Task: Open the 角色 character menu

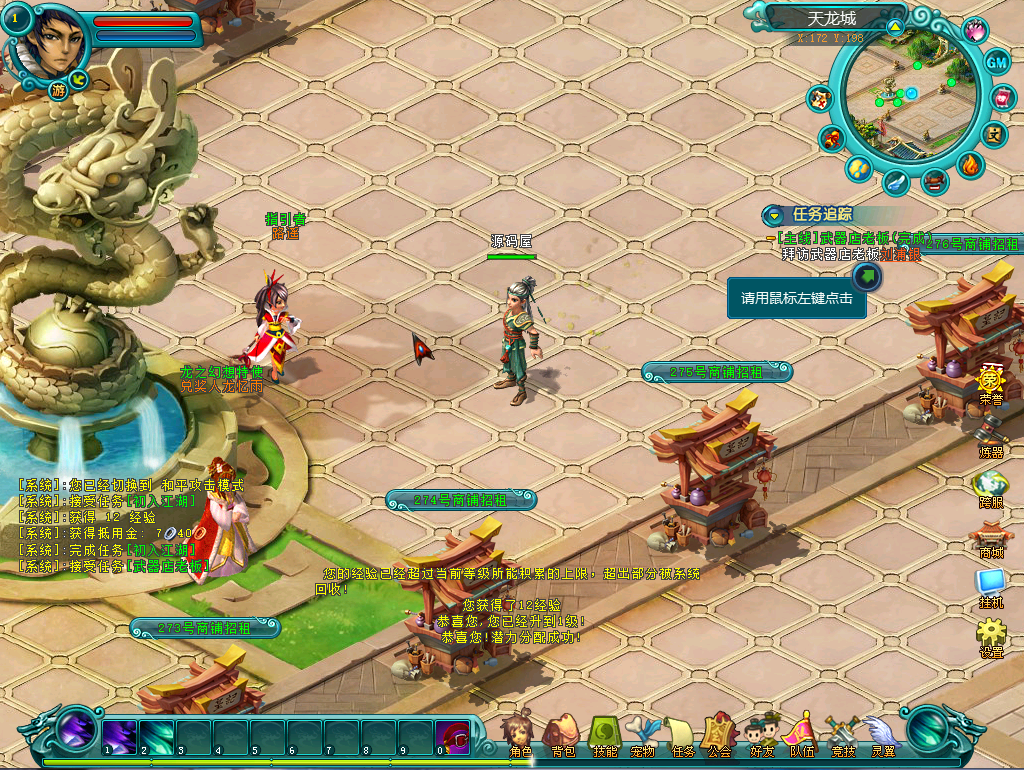Action: pos(520,734)
